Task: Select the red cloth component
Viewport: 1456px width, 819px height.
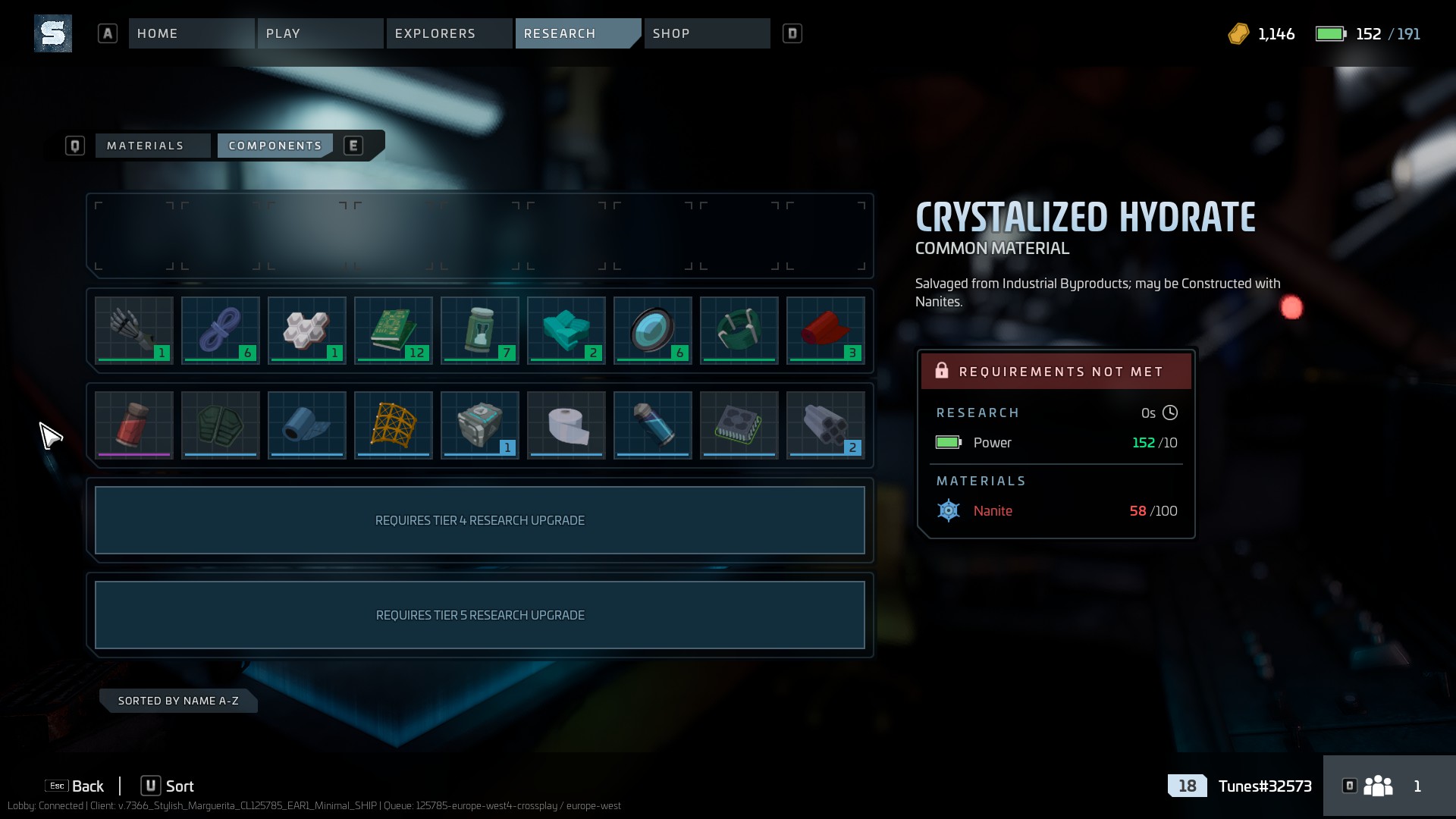Action: (826, 331)
